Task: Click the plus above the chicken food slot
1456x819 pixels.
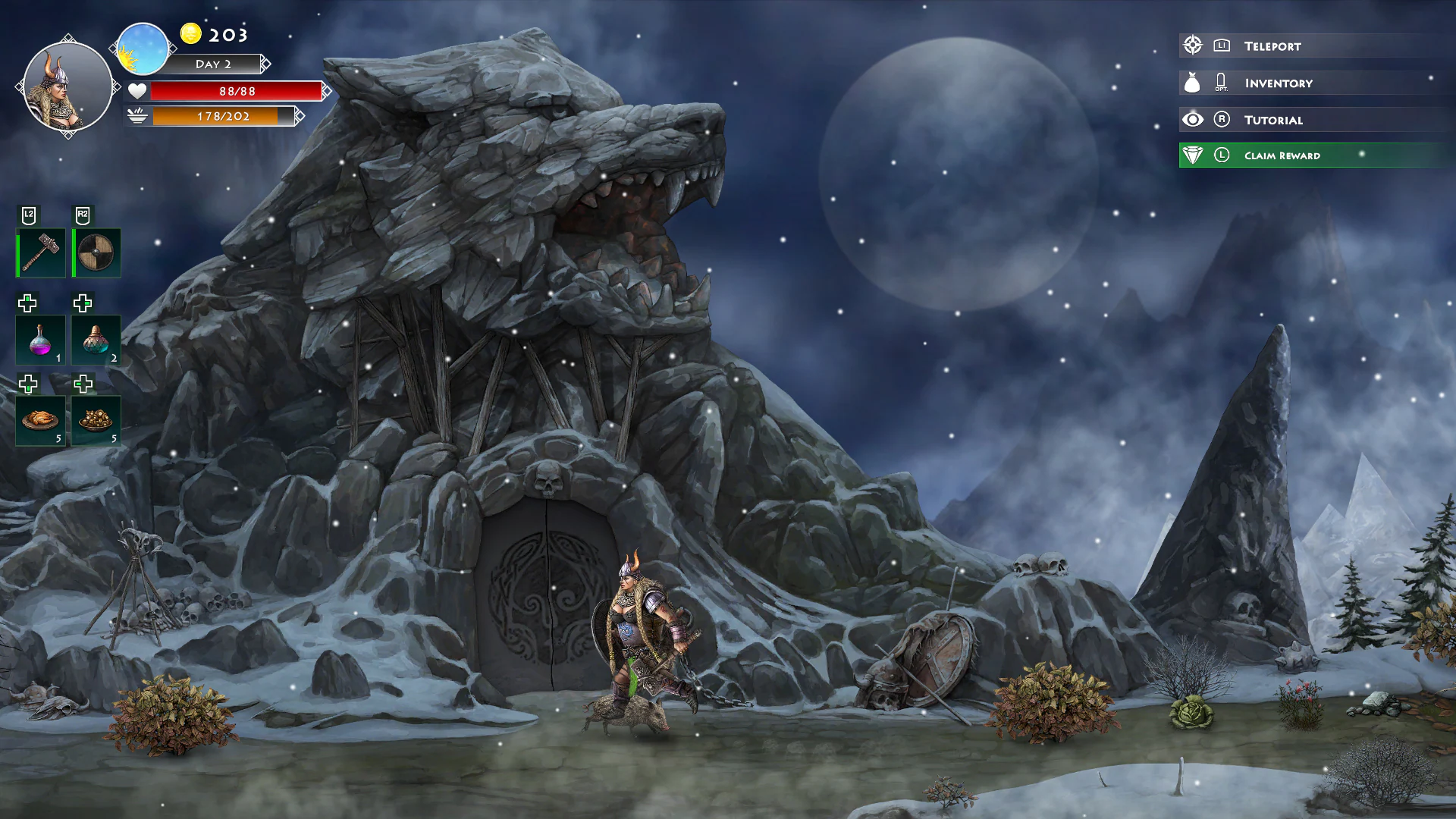Action: click(x=27, y=384)
